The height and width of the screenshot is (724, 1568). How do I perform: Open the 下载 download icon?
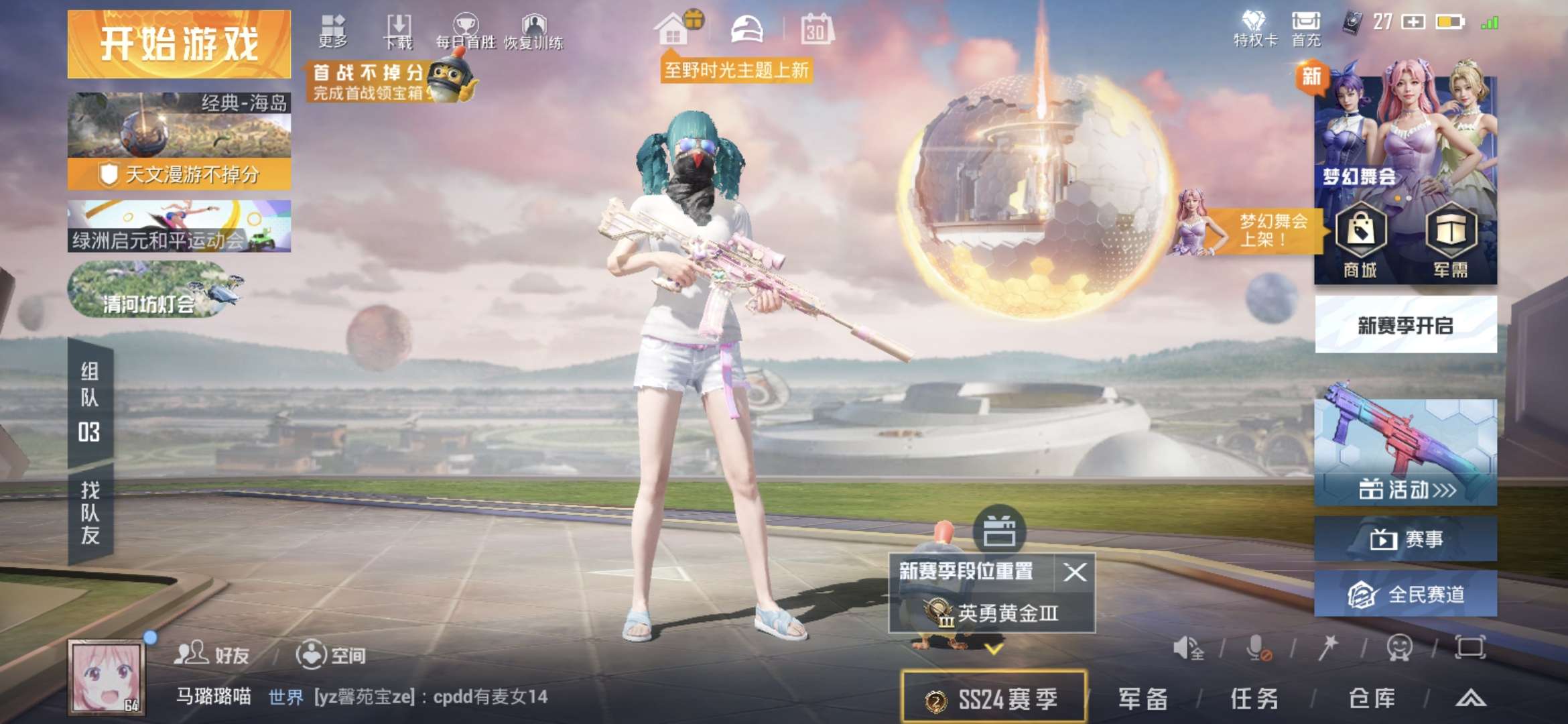(x=398, y=23)
